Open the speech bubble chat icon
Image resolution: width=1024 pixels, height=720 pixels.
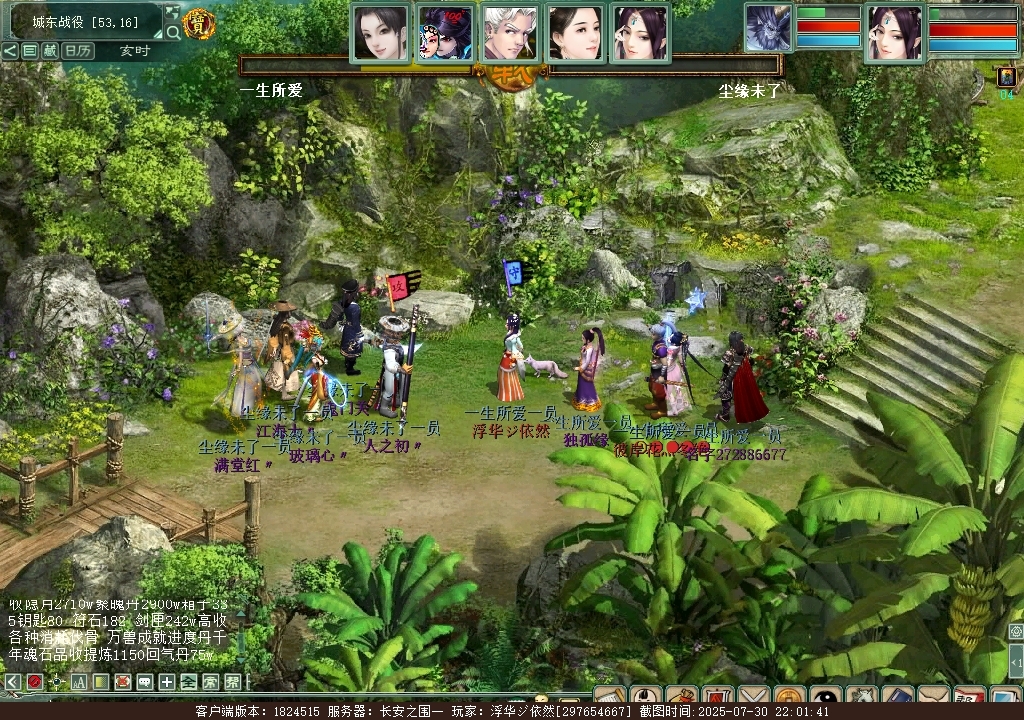144,682
